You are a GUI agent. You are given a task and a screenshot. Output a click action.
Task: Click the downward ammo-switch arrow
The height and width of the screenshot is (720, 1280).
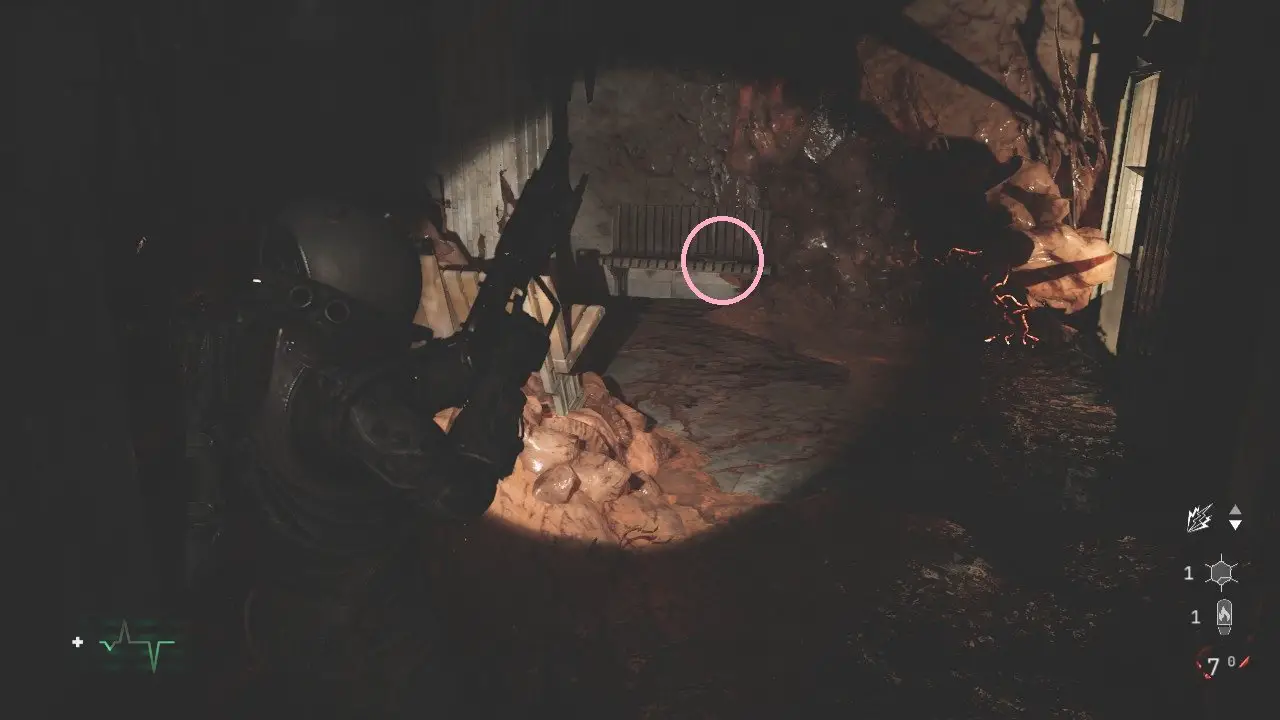click(1236, 525)
